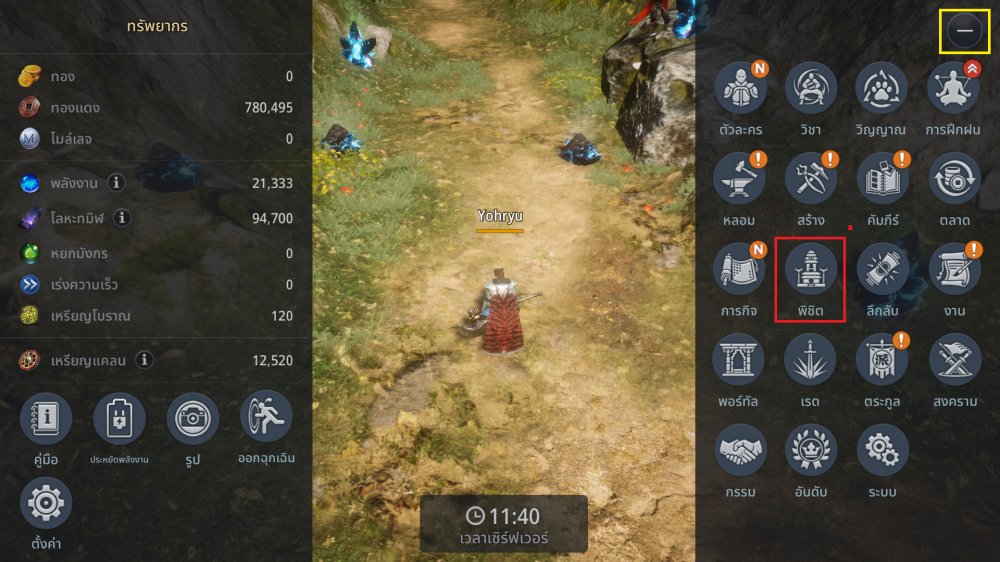Screen dimensions: 1000x562
Task: Open the พอร์ทัล portal menu
Action: click(739, 359)
